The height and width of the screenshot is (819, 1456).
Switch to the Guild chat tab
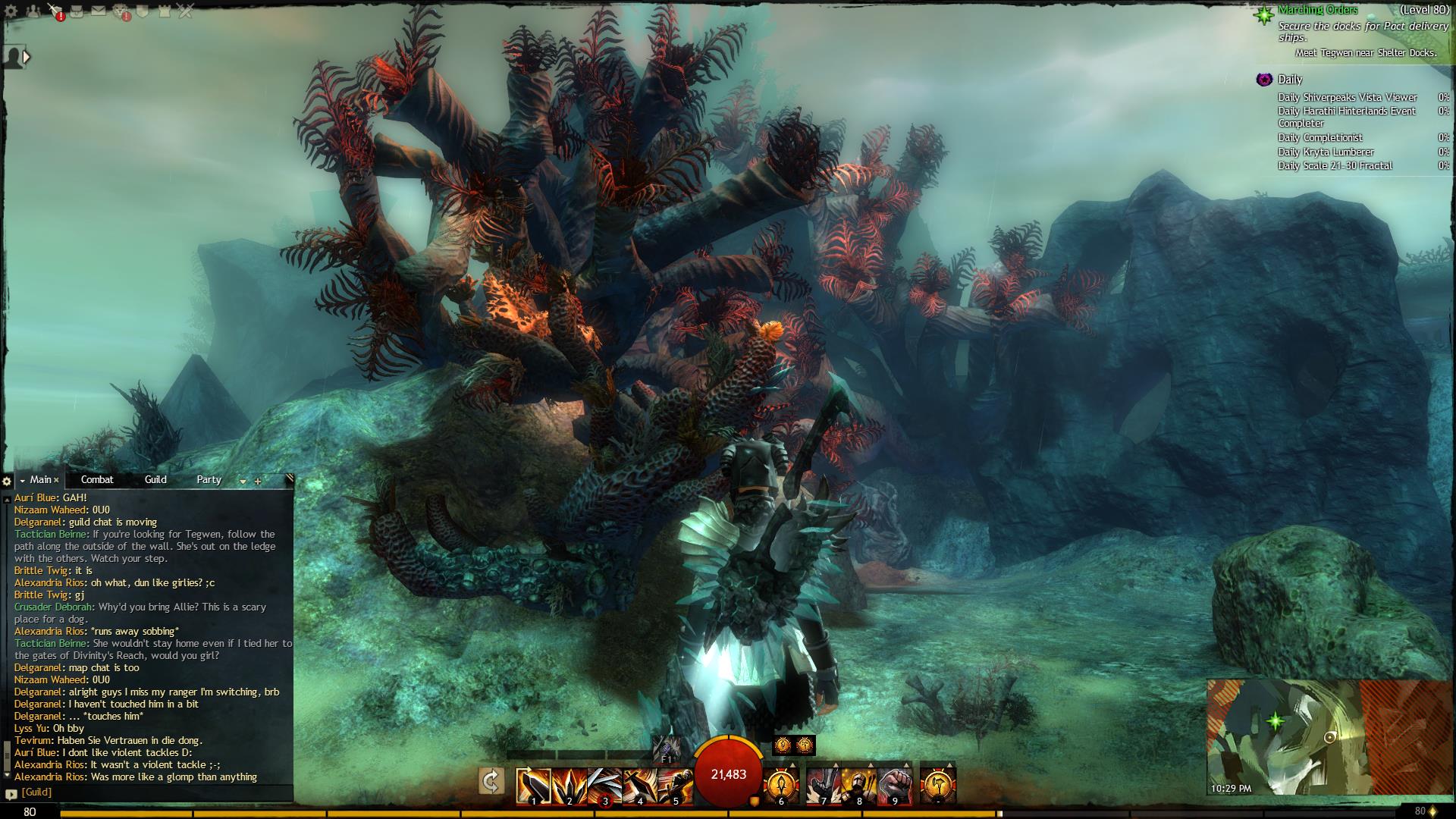pos(155,479)
